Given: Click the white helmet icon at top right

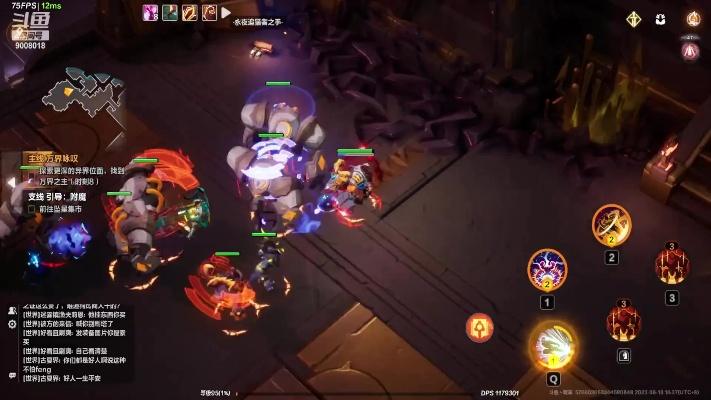Looking at the screenshot, I should click(661, 19).
